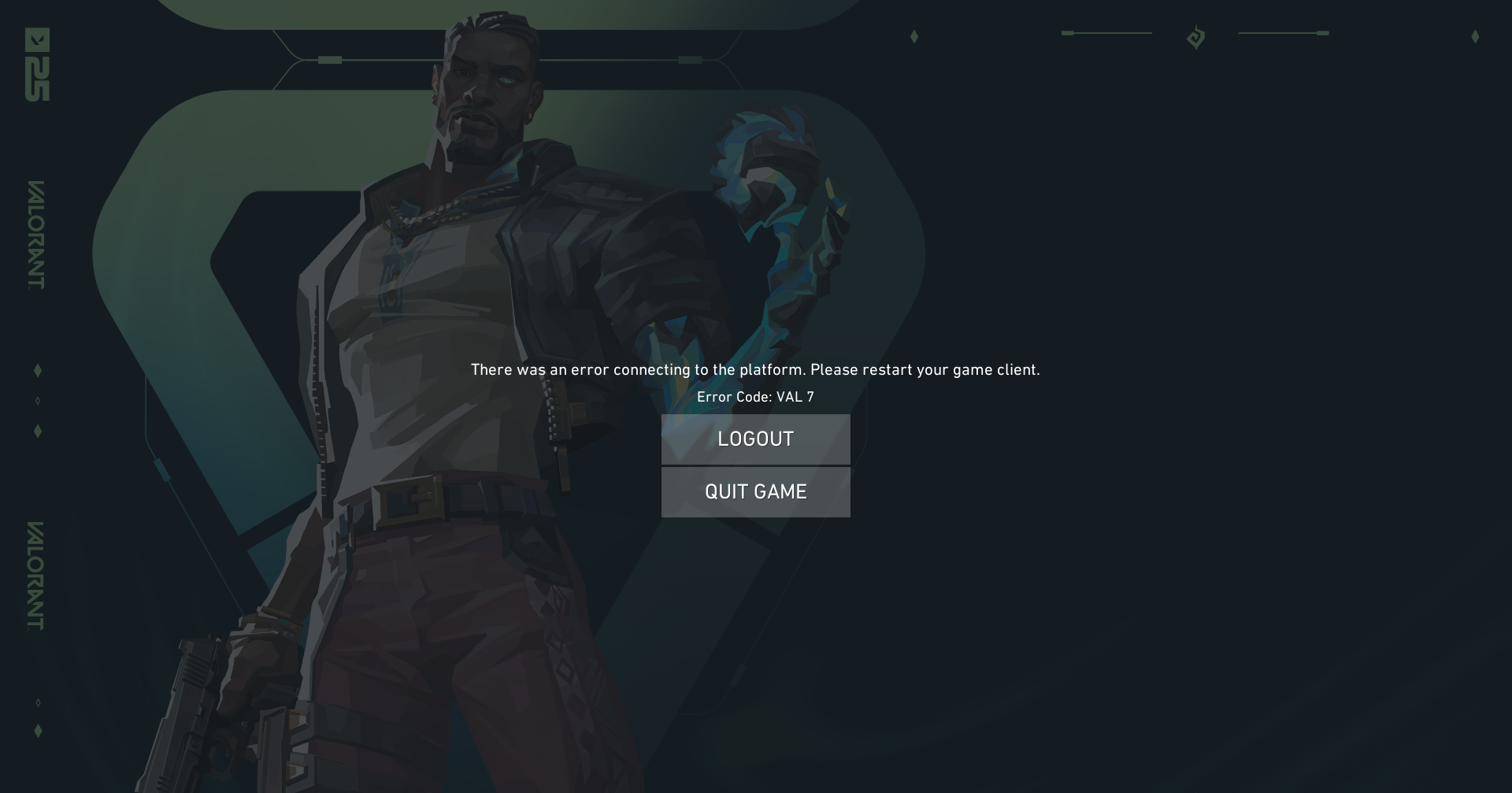Viewport: 1512px width, 793px height.
Task: Click the diamond glyph near the top right
Action: click(913, 37)
